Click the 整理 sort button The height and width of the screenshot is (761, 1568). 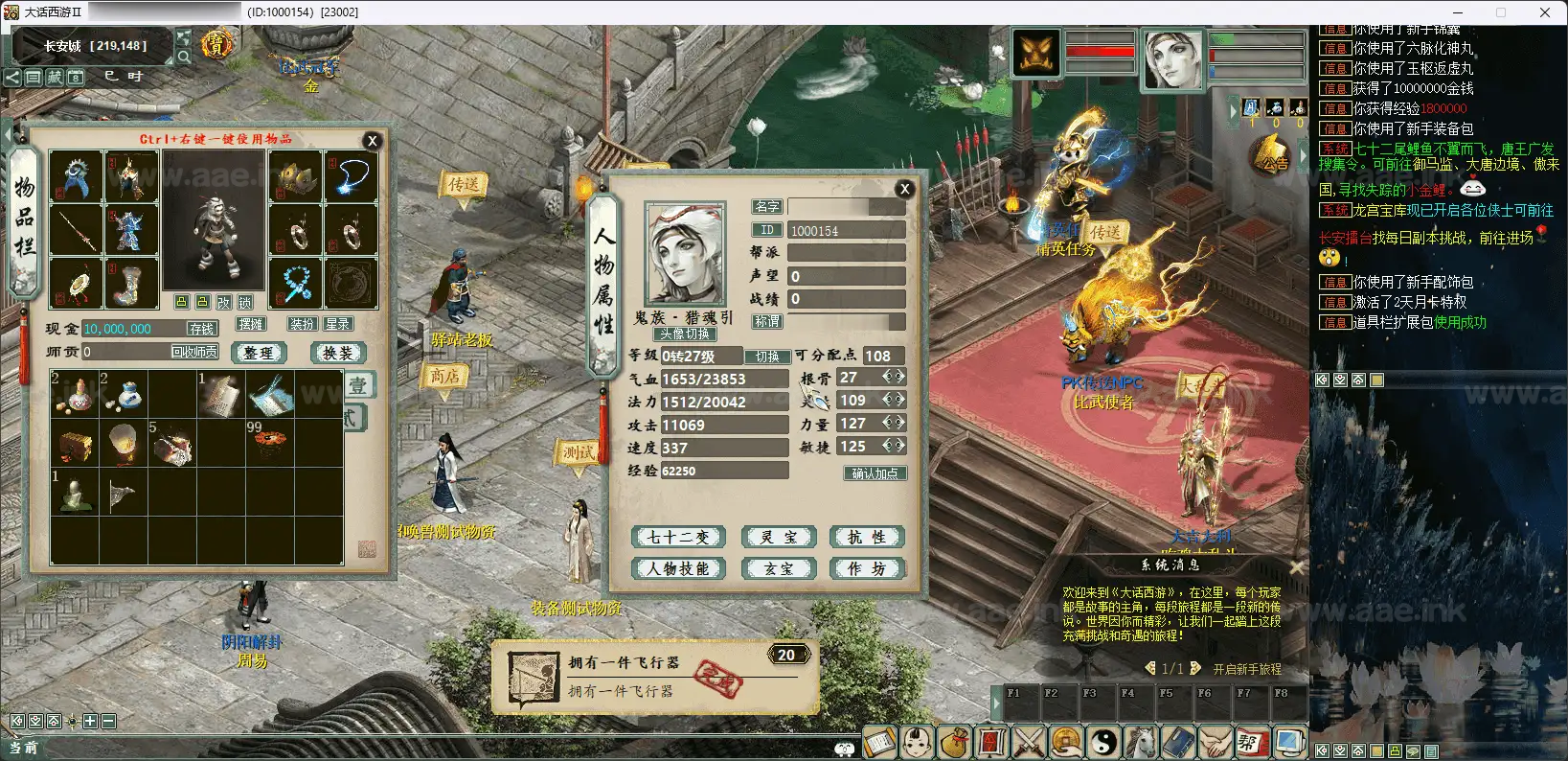(259, 353)
